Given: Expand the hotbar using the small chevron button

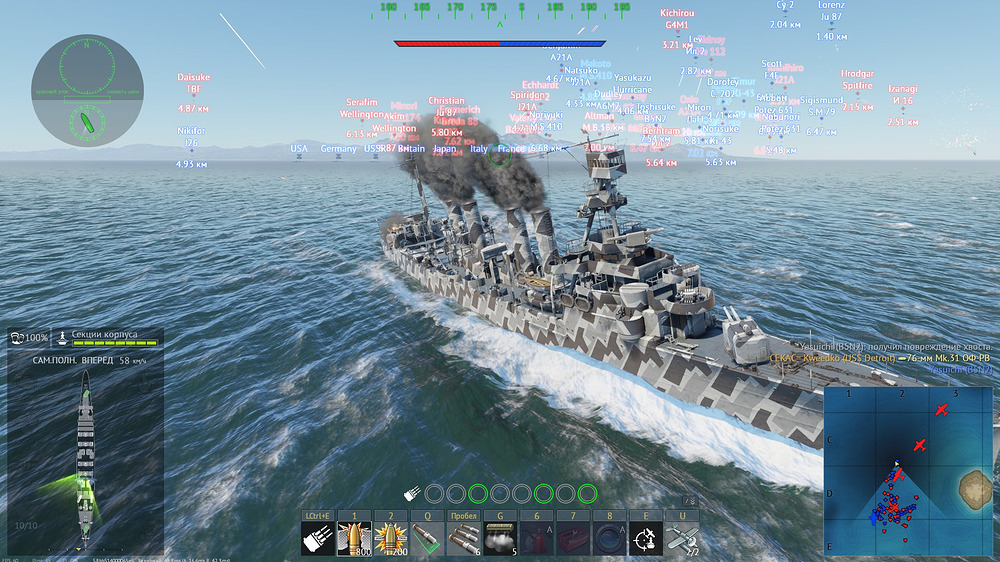Looking at the screenshot, I should pos(689,501).
